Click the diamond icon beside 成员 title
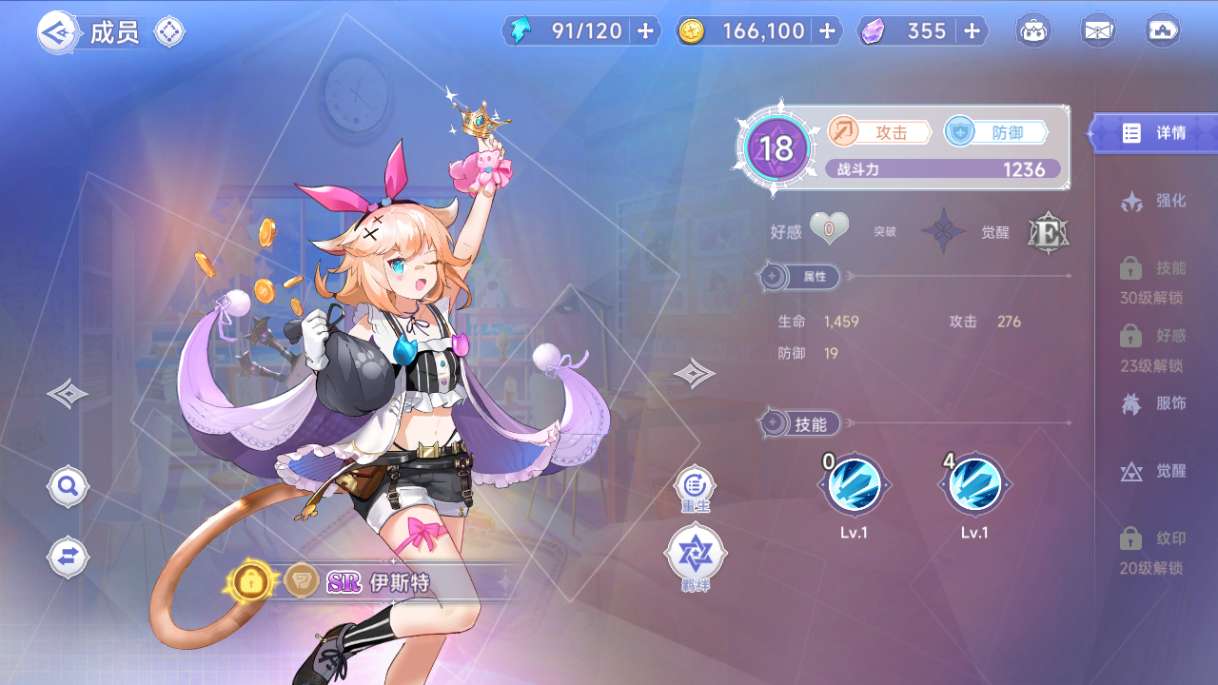This screenshot has width=1218, height=685. click(x=169, y=32)
